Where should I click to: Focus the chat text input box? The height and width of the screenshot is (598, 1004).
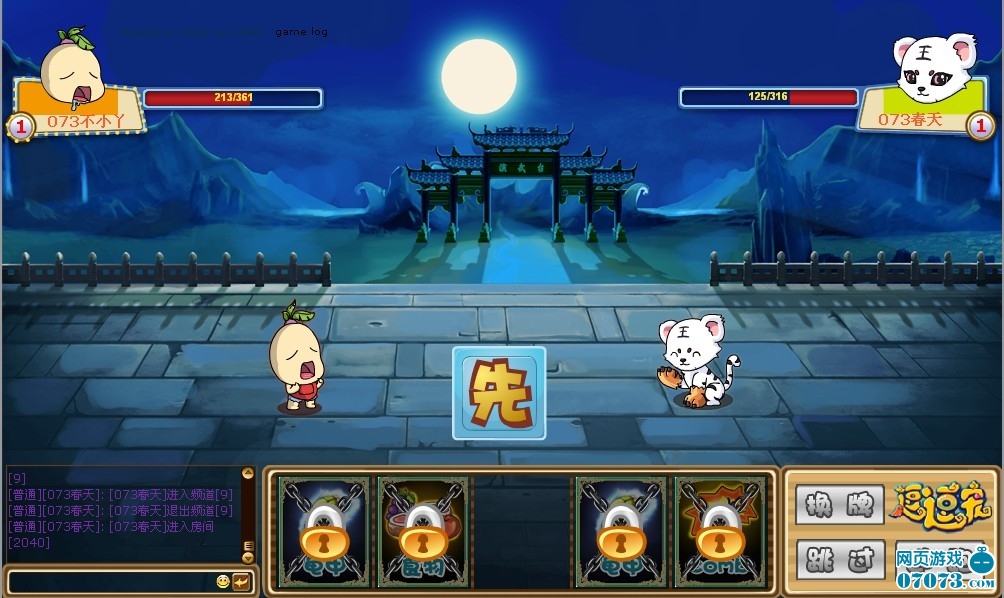pos(108,581)
